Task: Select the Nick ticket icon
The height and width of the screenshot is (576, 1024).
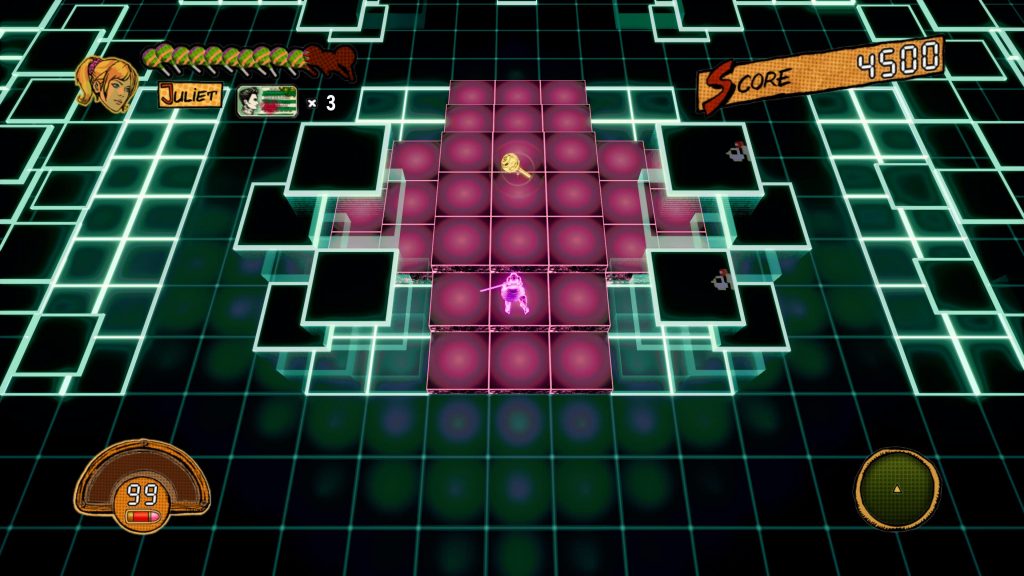Action: point(267,102)
